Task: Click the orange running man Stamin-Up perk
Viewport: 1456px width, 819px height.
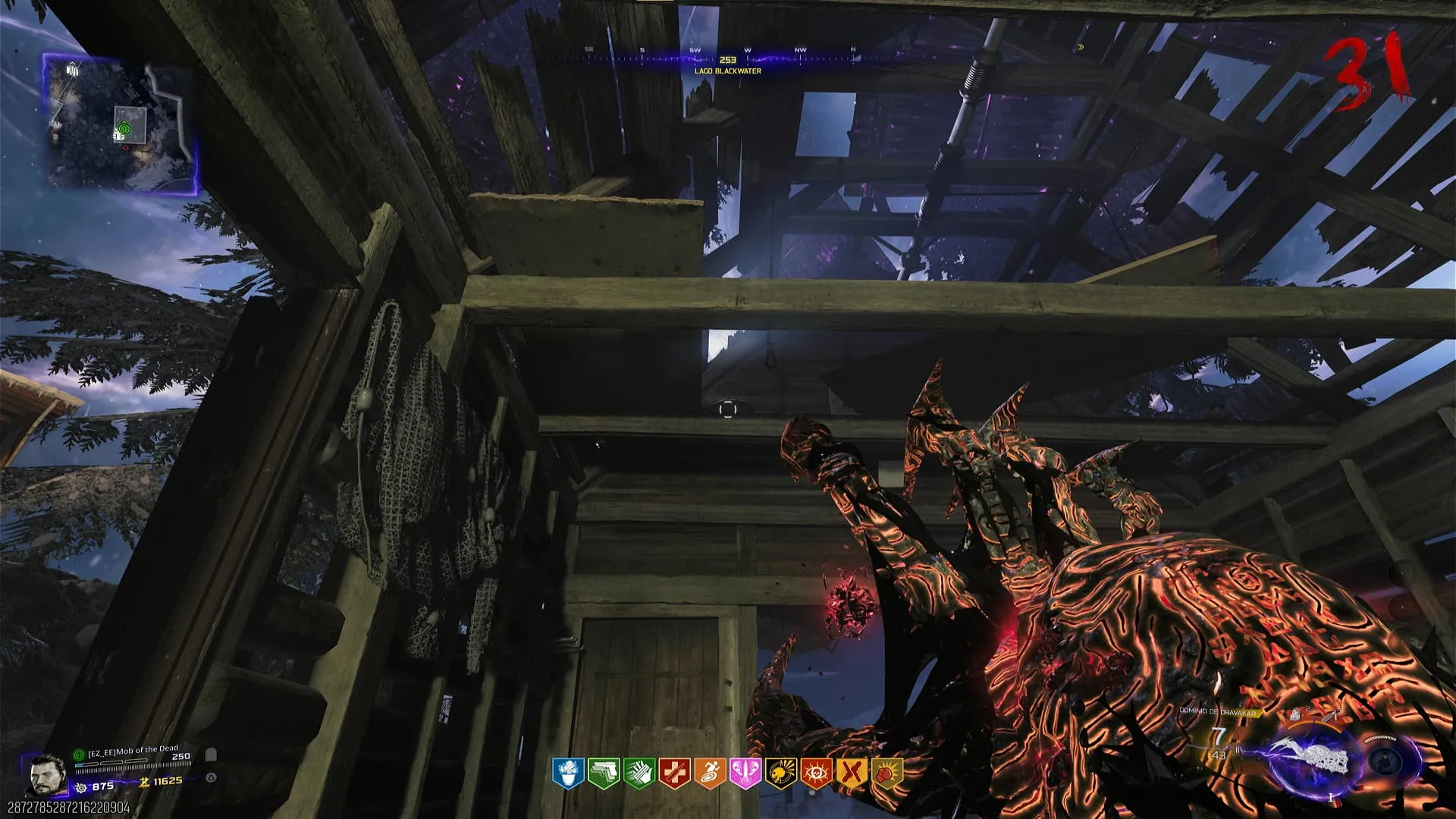Action: [x=710, y=773]
